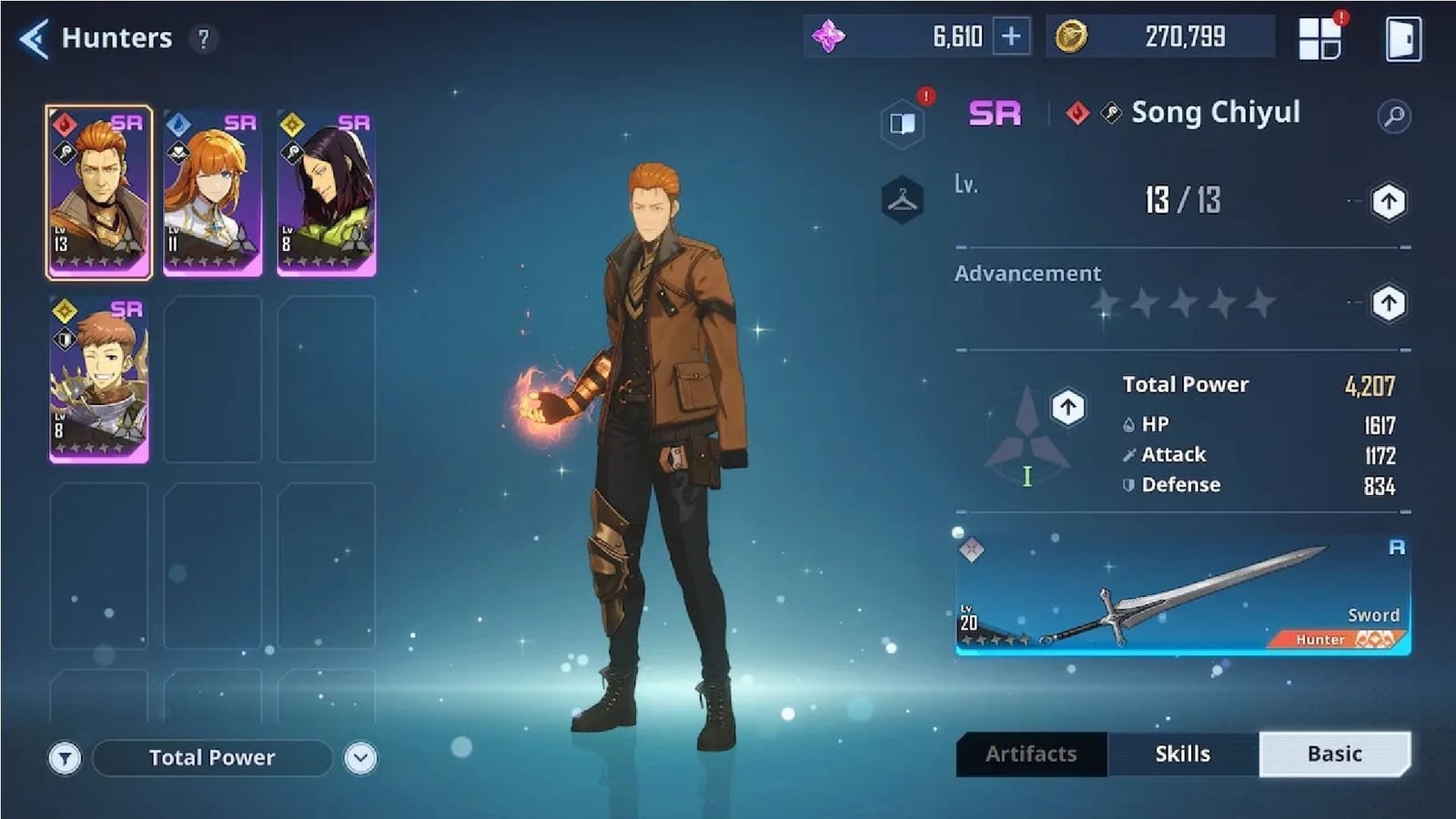Screen dimensions: 1456x819
Task: Click the level up arrow beside Lv 13/13
Action: tap(1389, 202)
